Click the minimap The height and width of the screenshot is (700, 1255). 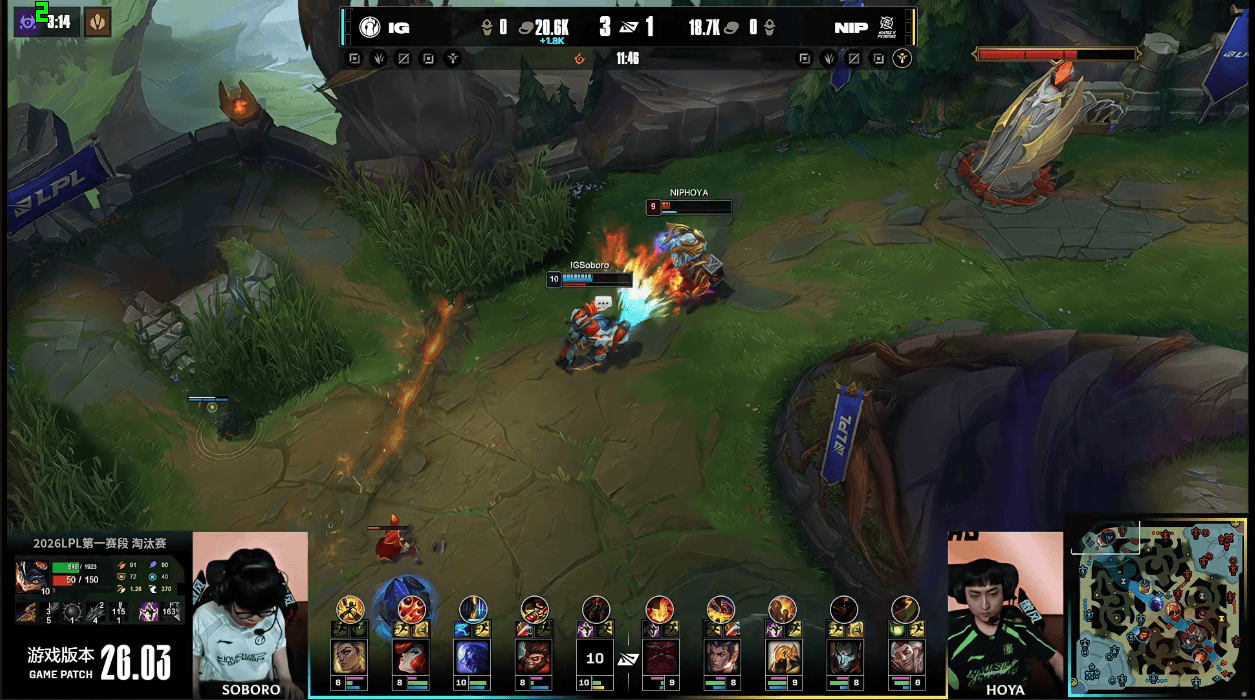(1160, 605)
